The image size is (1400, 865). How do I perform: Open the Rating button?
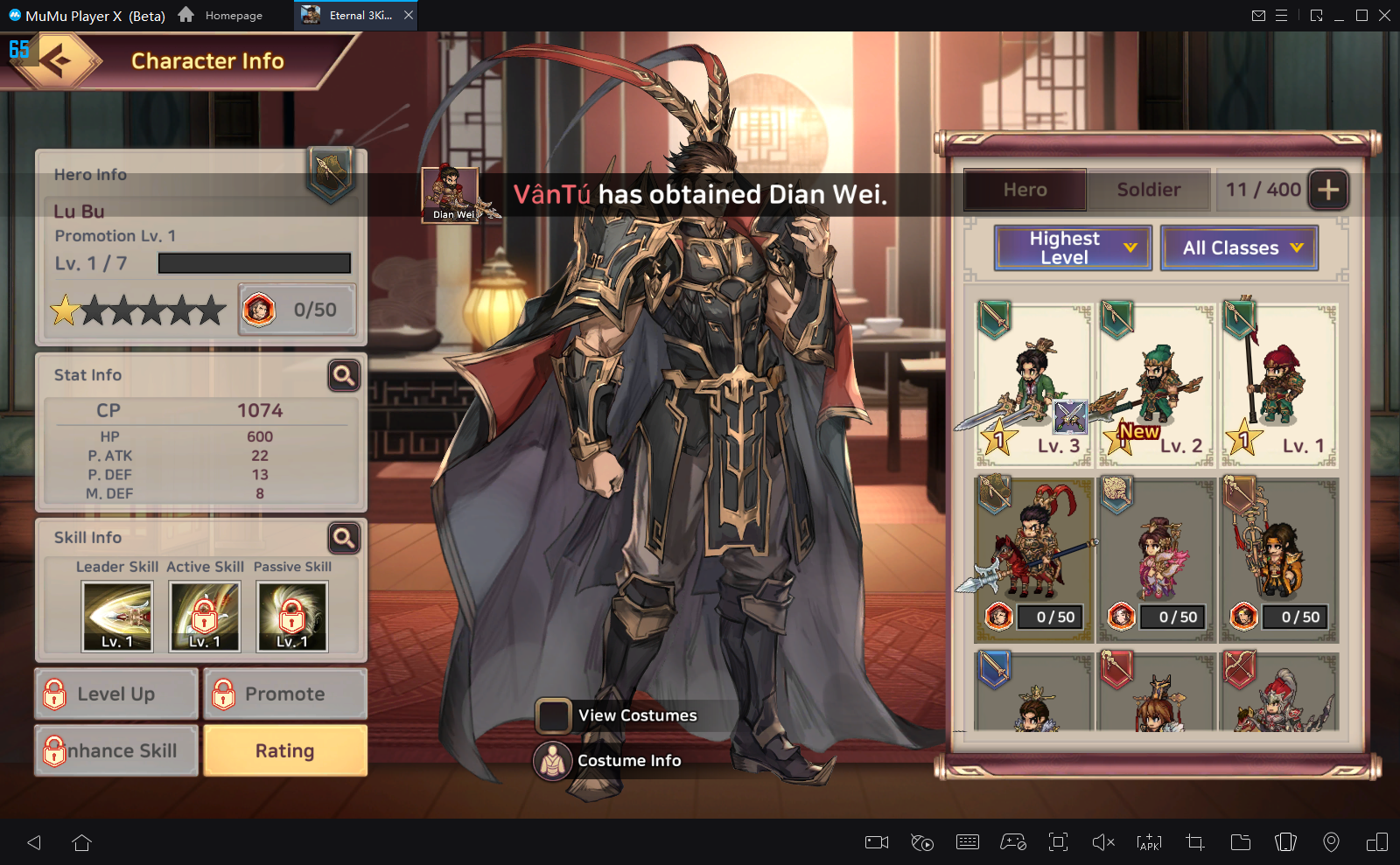coord(285,750)
